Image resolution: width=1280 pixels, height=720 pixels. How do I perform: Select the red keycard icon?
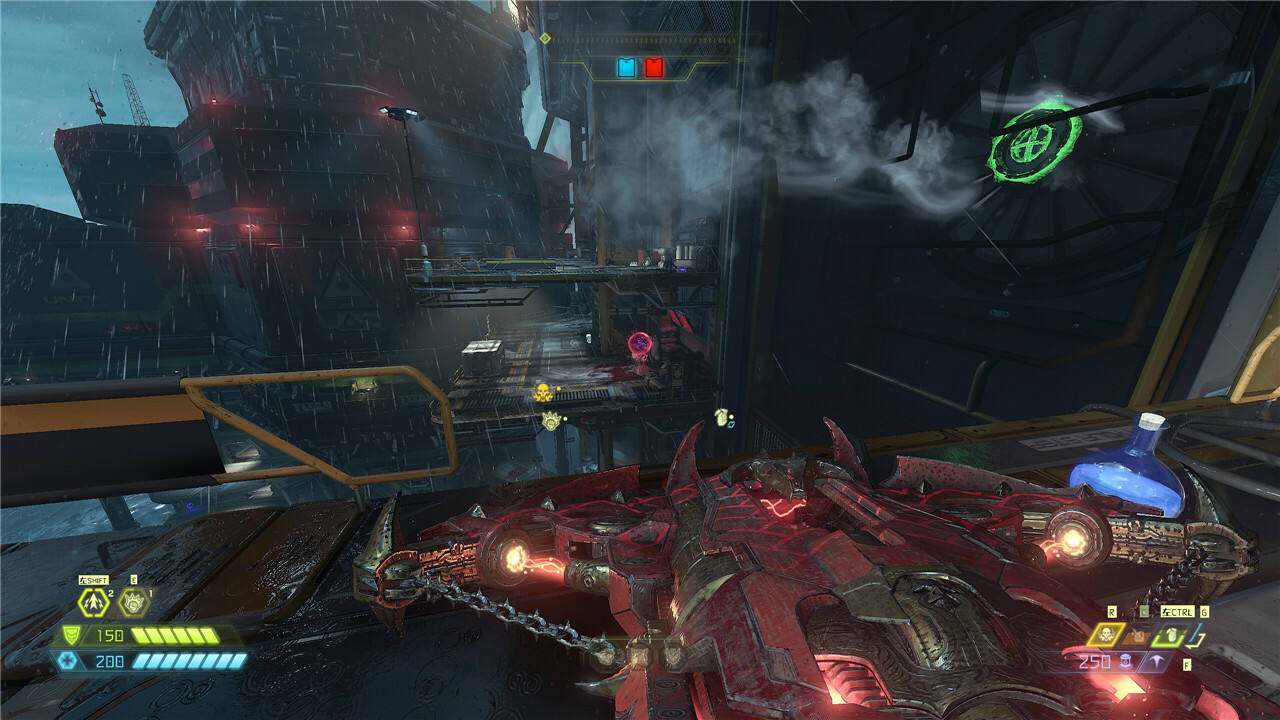tap(653, 68)
